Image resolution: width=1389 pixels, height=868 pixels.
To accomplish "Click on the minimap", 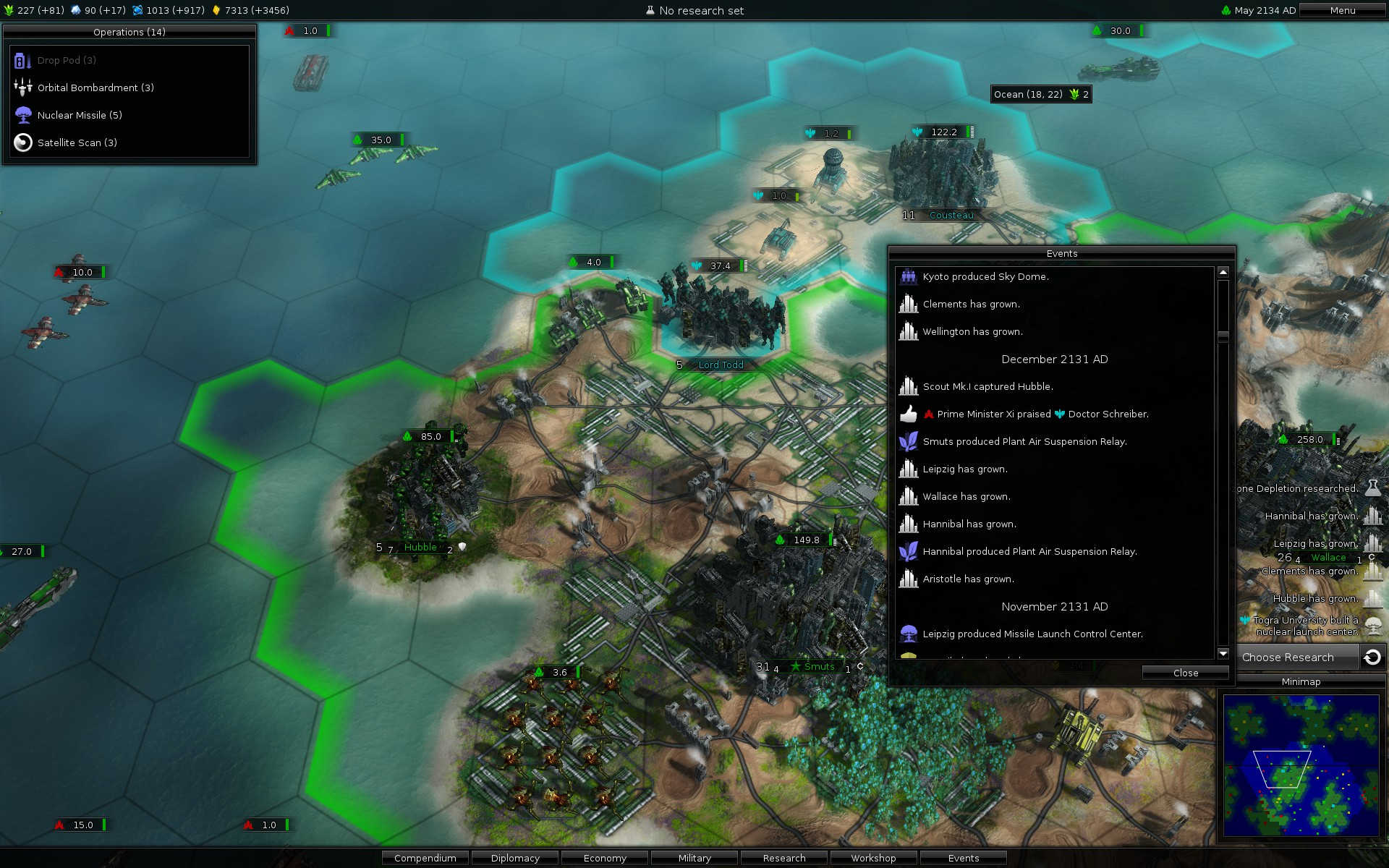I will pyautogui.click(x=1301, y=765).
